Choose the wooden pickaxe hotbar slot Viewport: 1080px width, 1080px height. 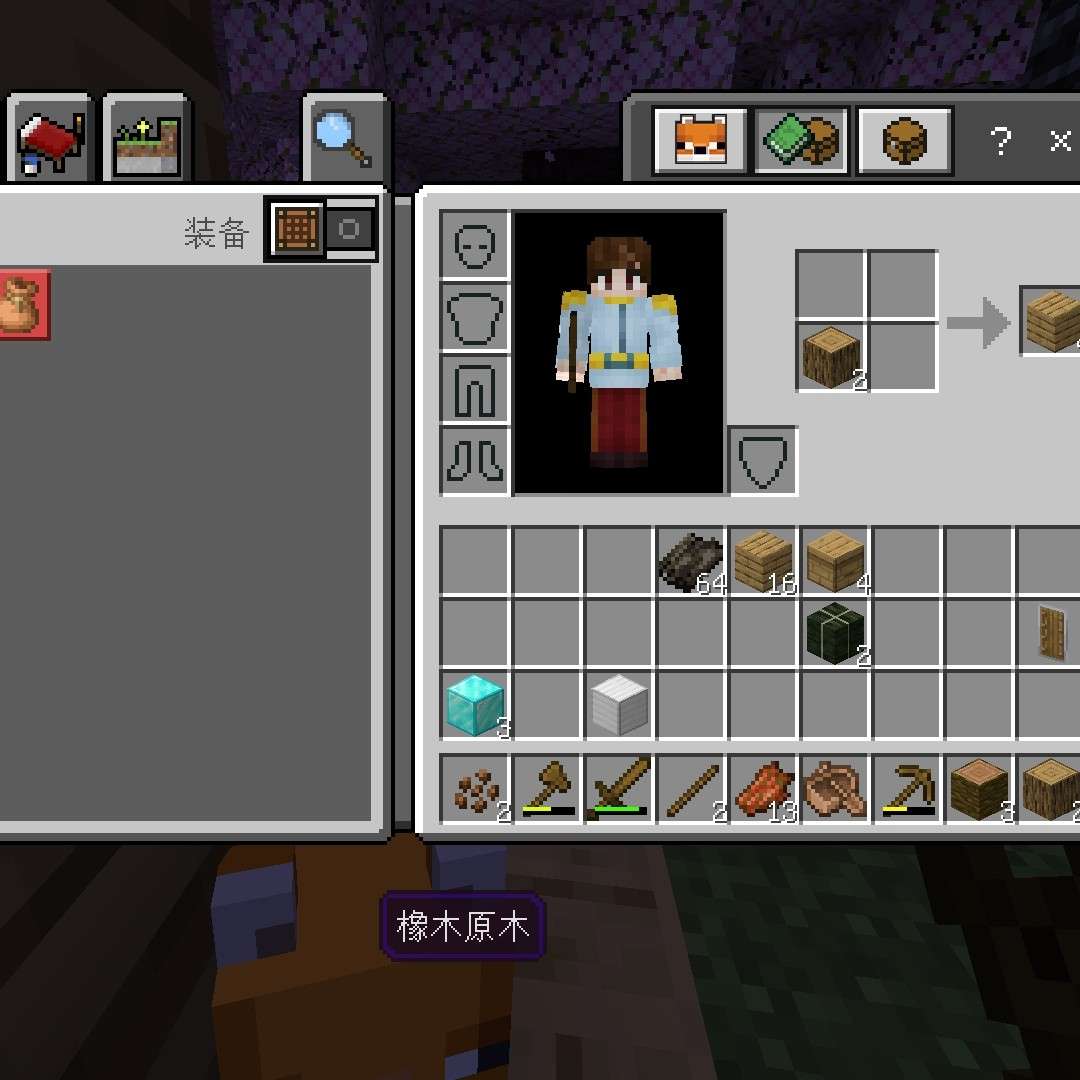click(x=907, y=789)
